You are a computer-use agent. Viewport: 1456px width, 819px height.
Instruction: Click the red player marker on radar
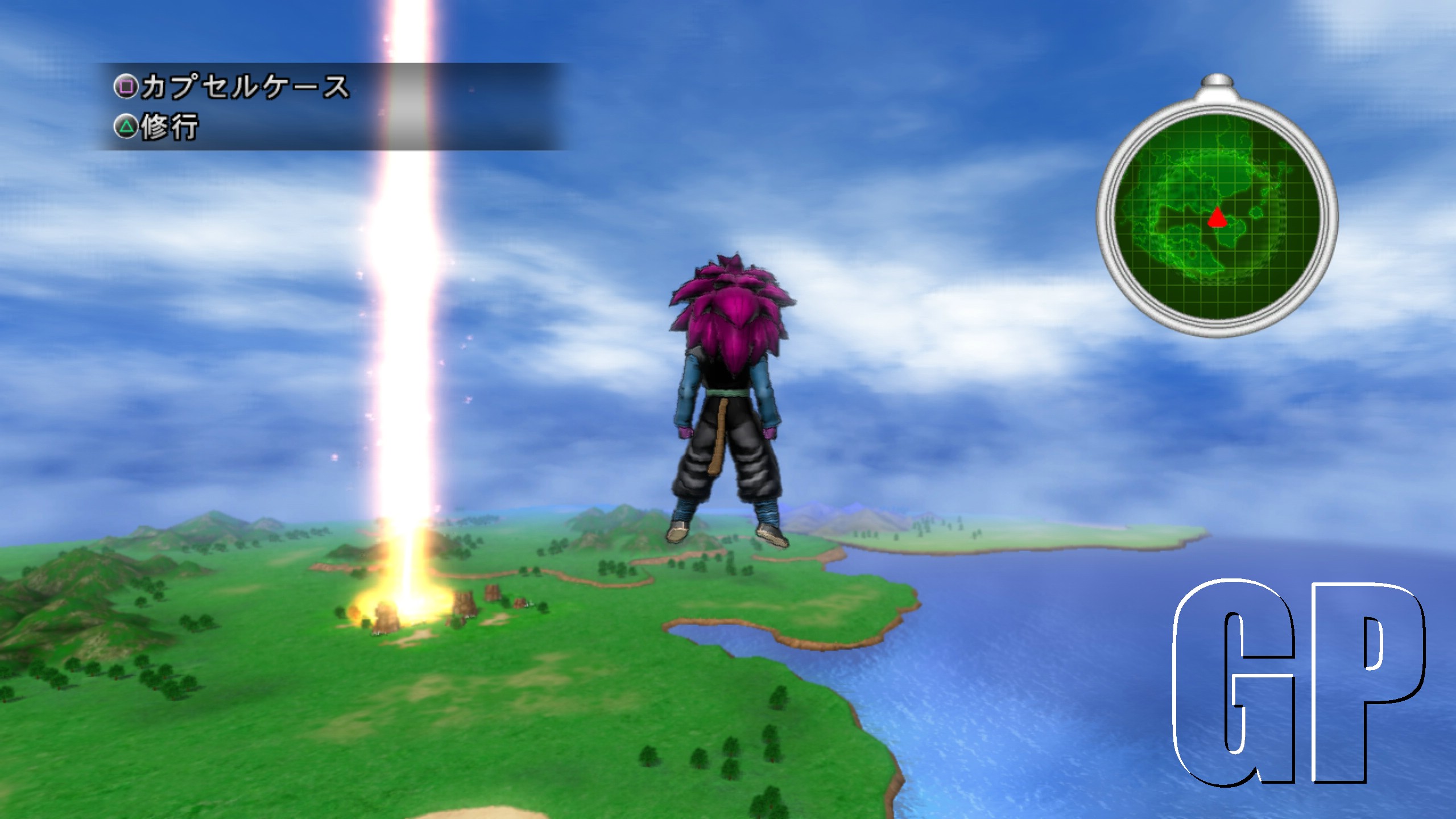click(x=1217, y=217)
